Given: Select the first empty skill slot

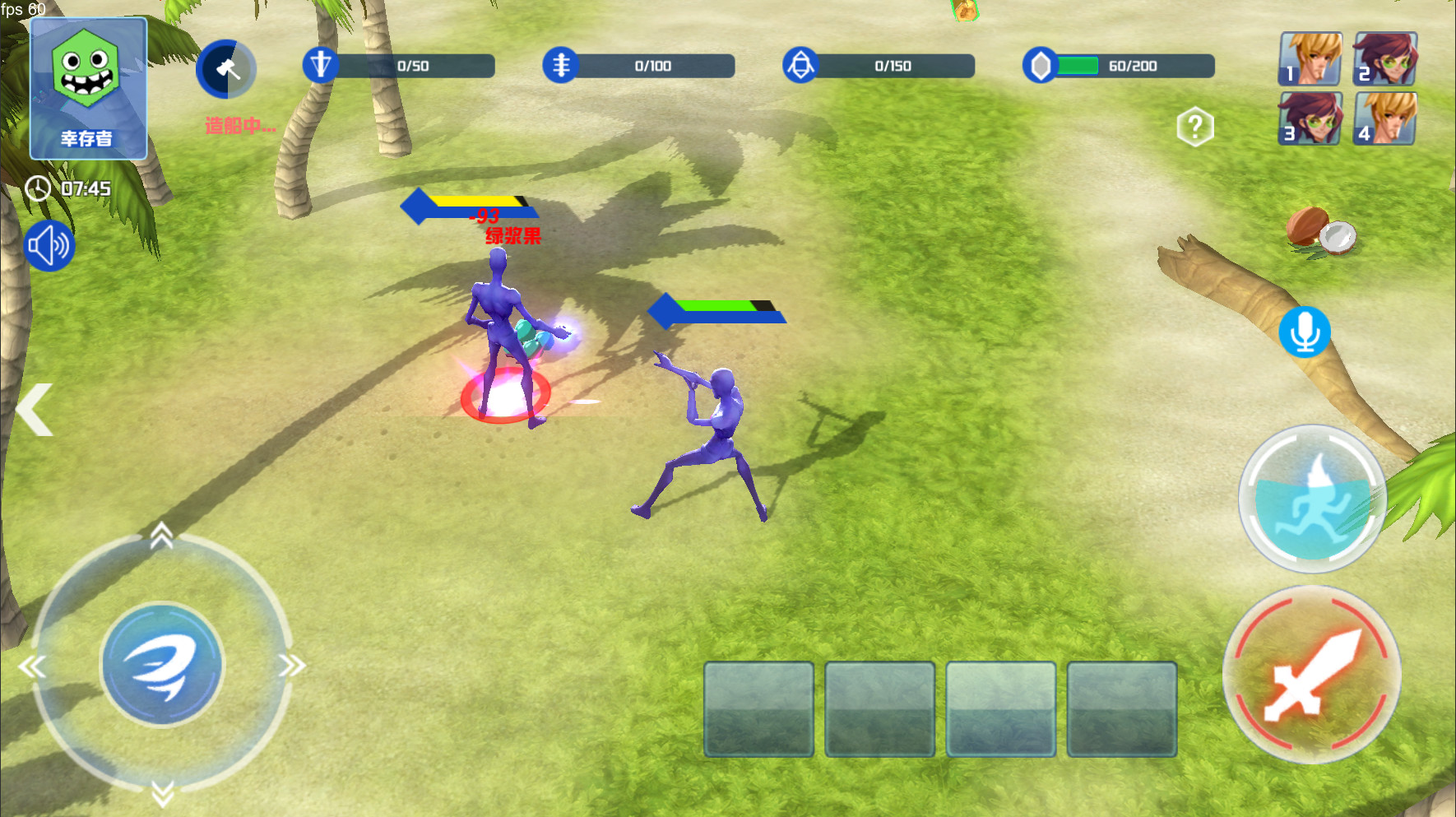Looking at the screenshot, I should click(x=758, y=709).
